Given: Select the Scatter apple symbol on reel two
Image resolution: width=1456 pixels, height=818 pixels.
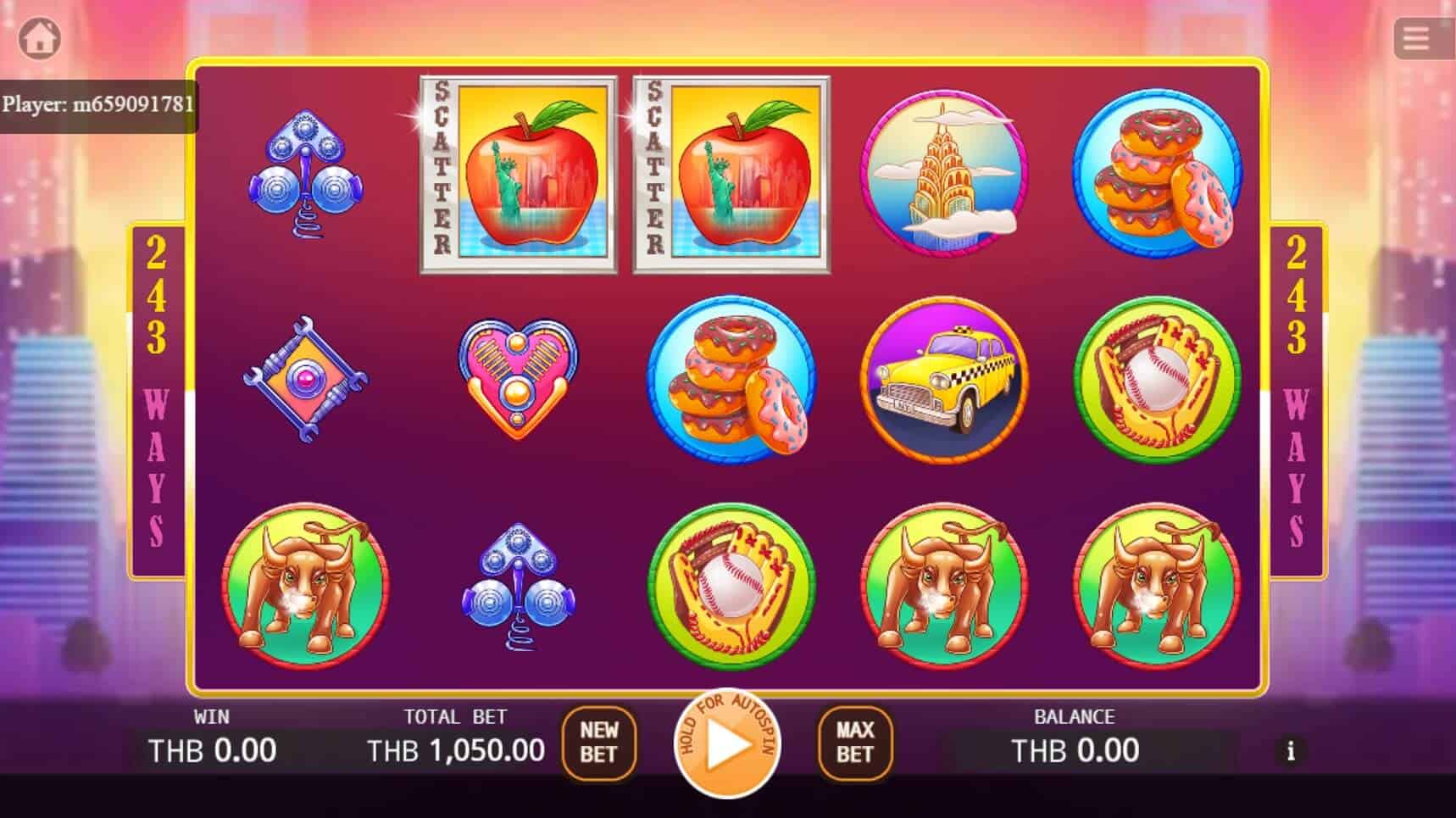Looking at the screenshot, I should tap(517, 175).
